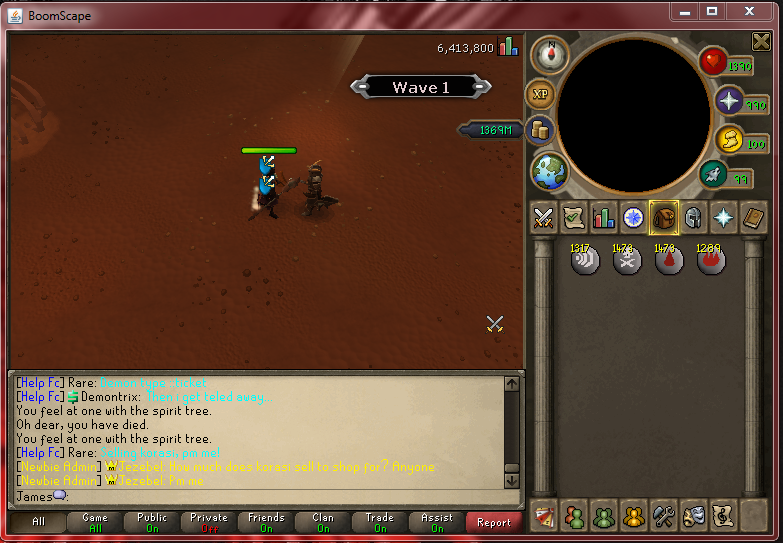Click the compass above the minimap

(549, 55)
